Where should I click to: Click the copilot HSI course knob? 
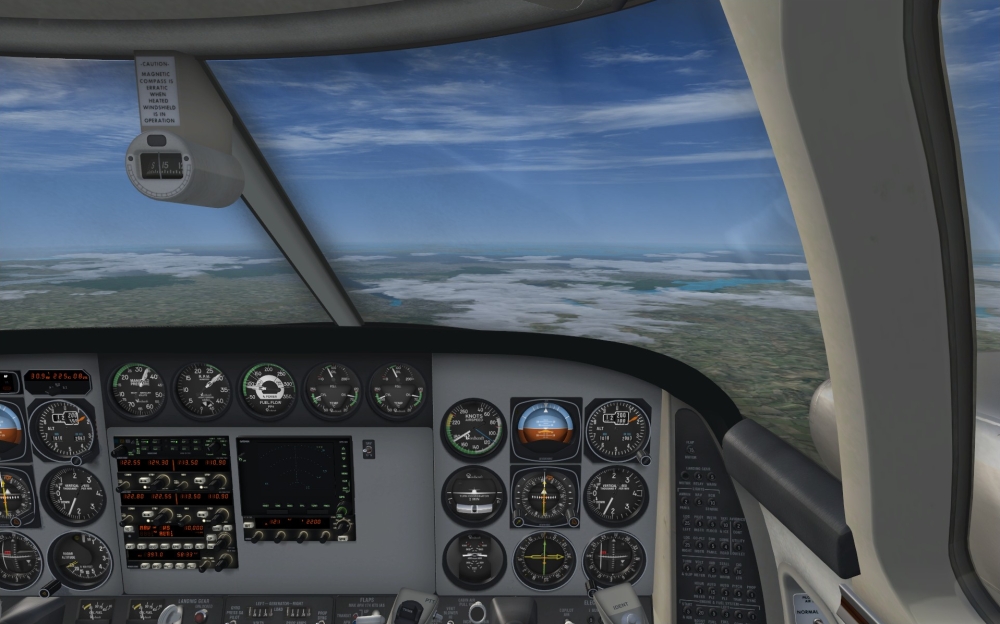pyautogui.click(x=517, y=521)
